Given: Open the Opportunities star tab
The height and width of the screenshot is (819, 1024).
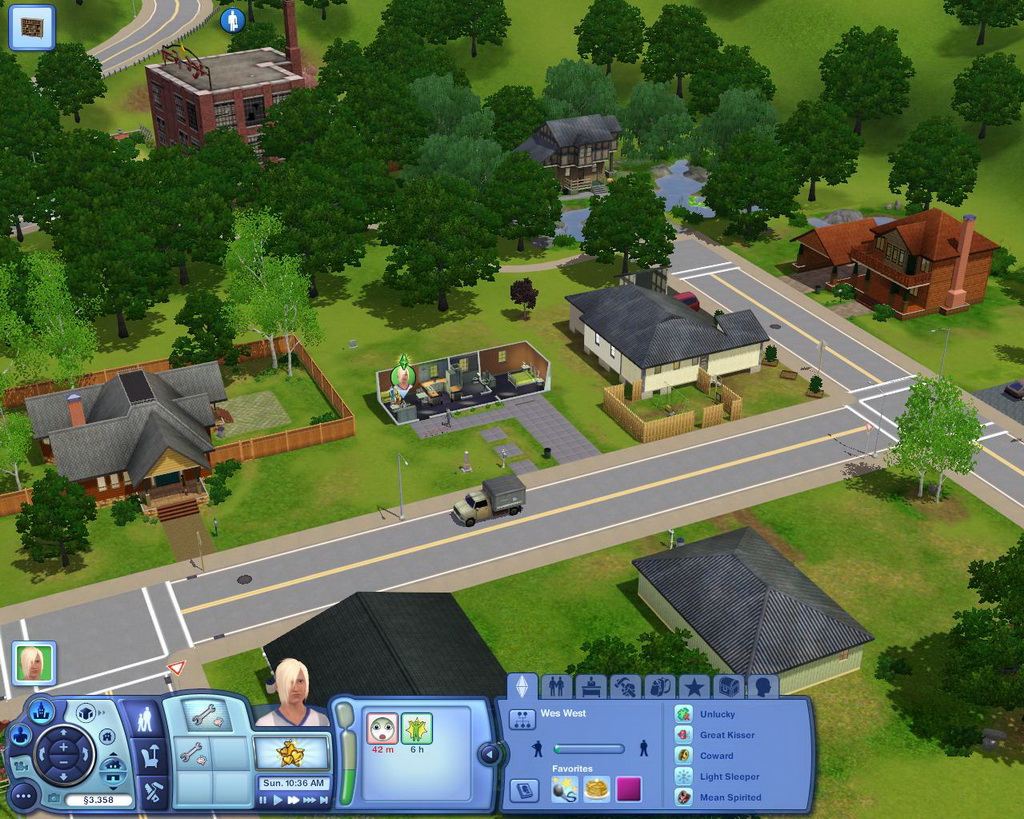Looking at the screenshot, I should click(693, 687).
